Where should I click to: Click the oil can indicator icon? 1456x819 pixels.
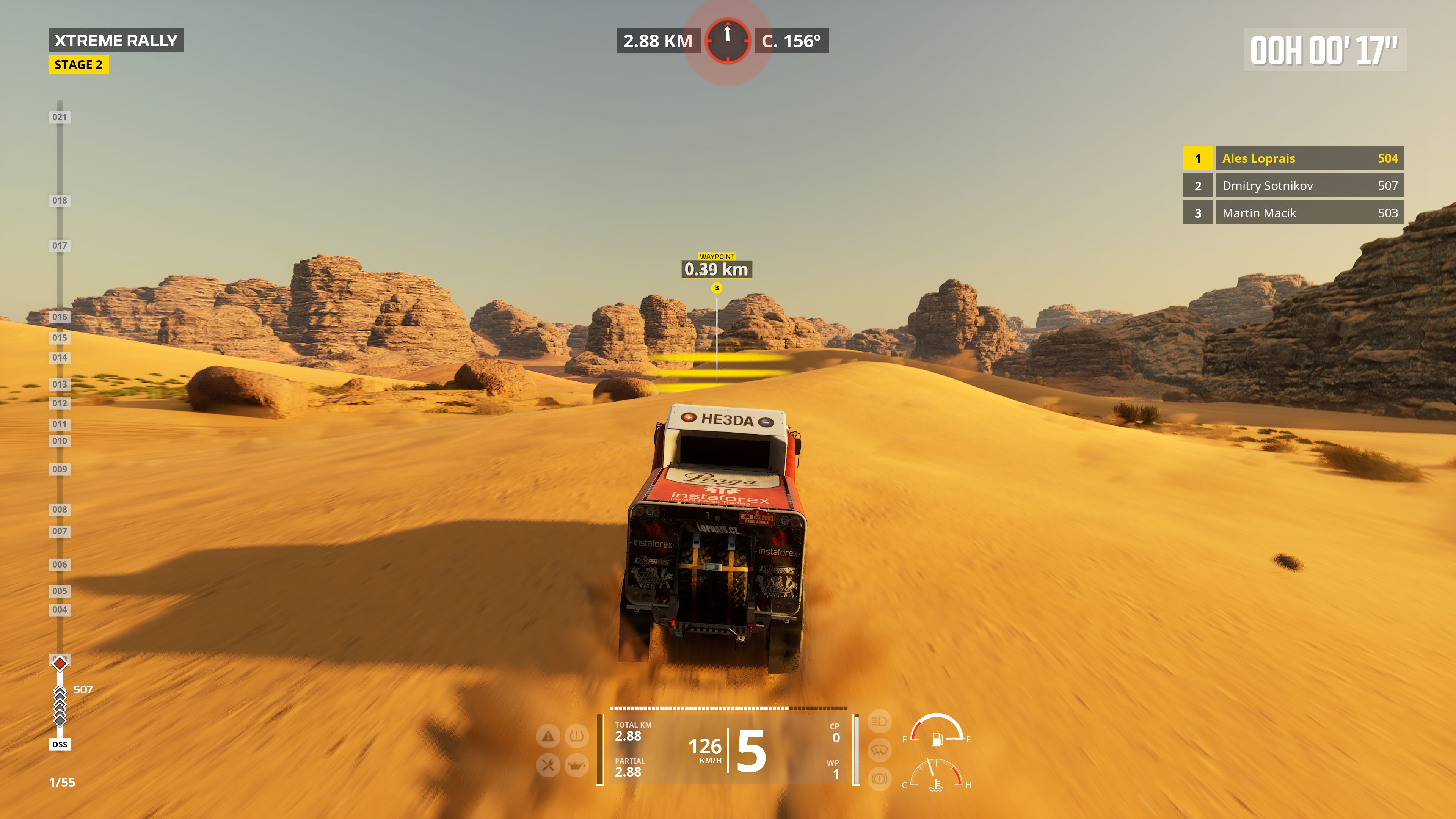click(576, 765)
